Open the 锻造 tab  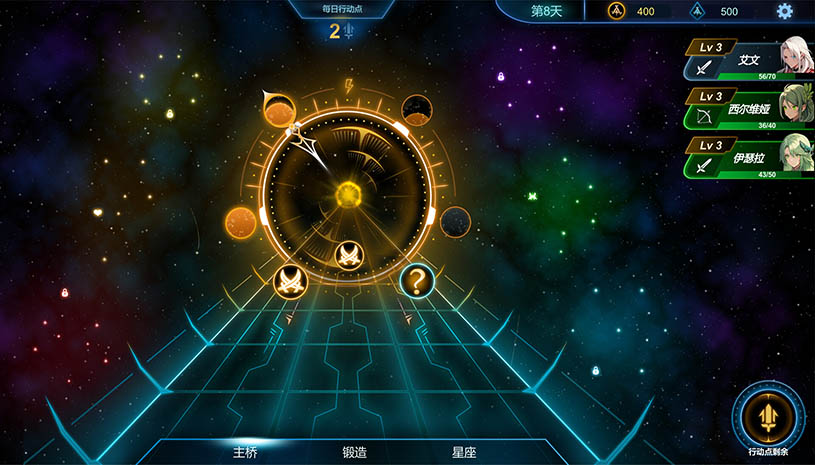355,452
